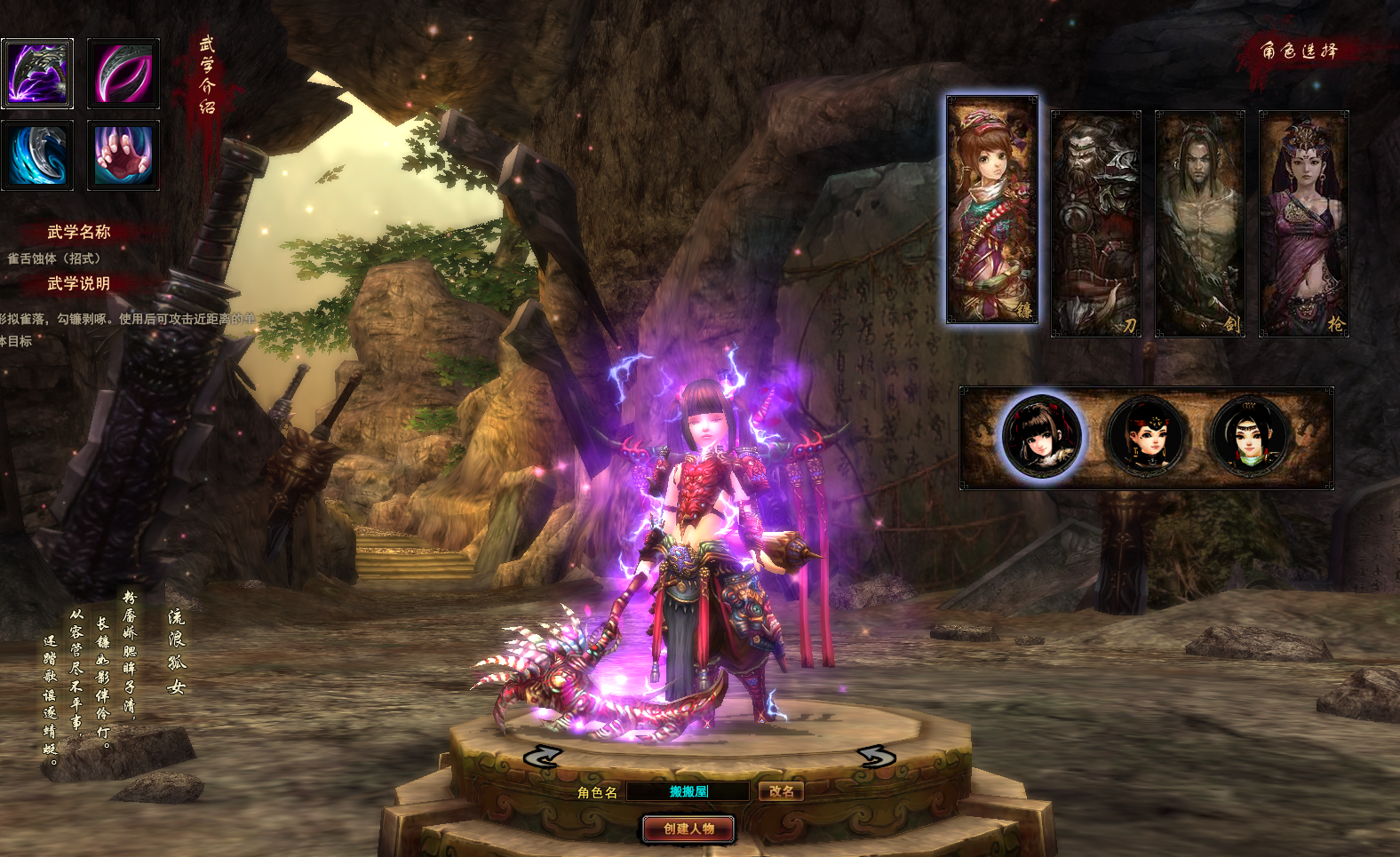
Task: Choose the 镰 scythe girl class card
Action: [x=992, y=210]
